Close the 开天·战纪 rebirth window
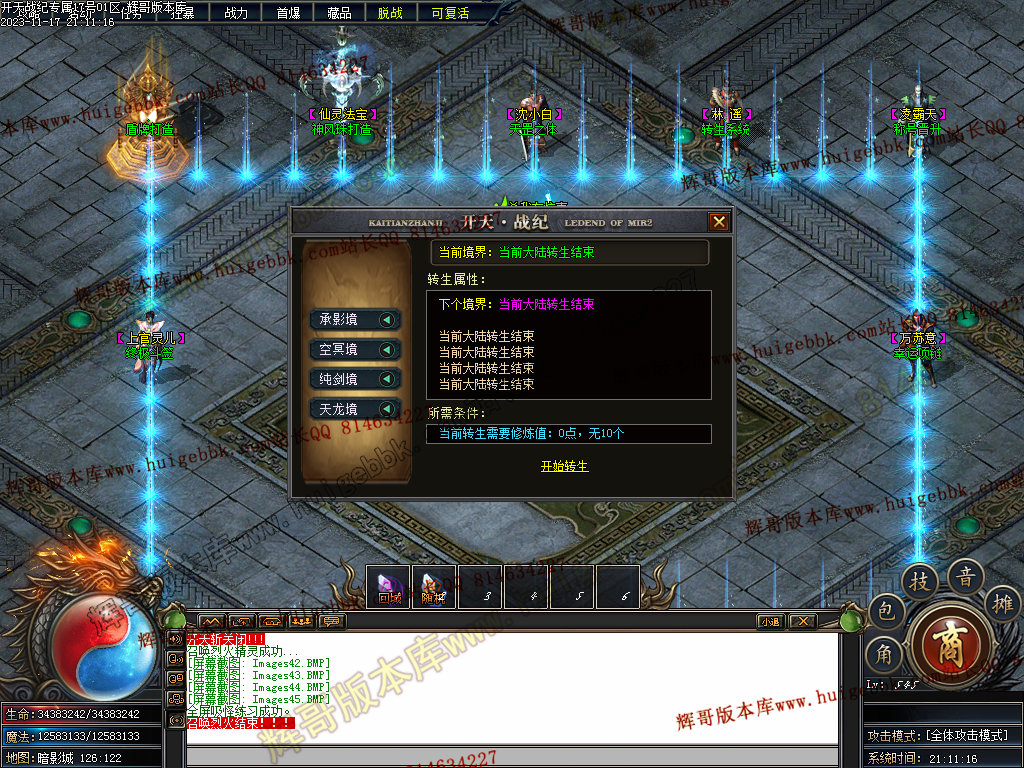The height and width of the screenshot is (768, 1024). (x=718, y=222)
